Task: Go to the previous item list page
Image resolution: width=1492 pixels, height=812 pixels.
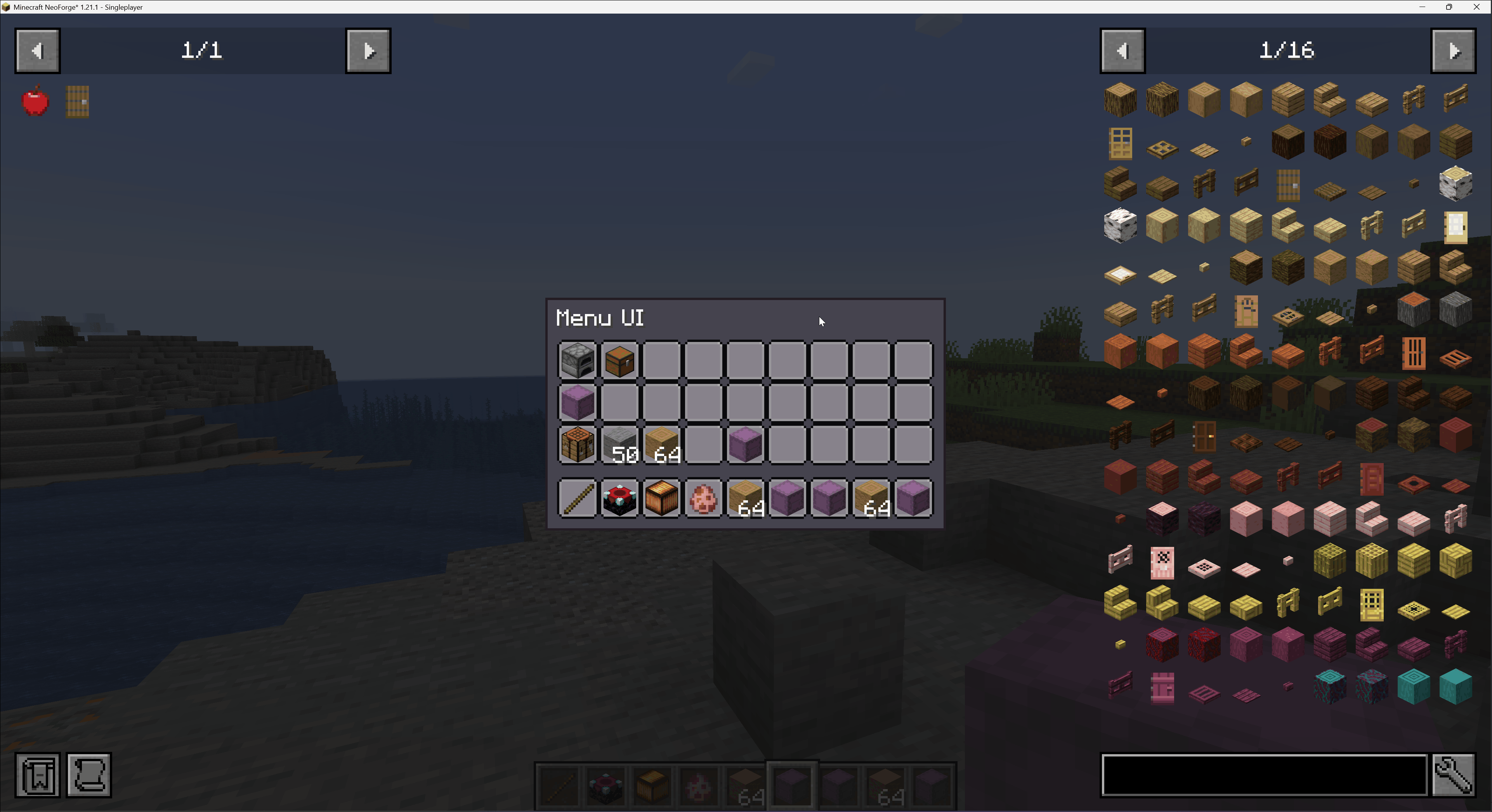Action: (x=1122, y=51)
